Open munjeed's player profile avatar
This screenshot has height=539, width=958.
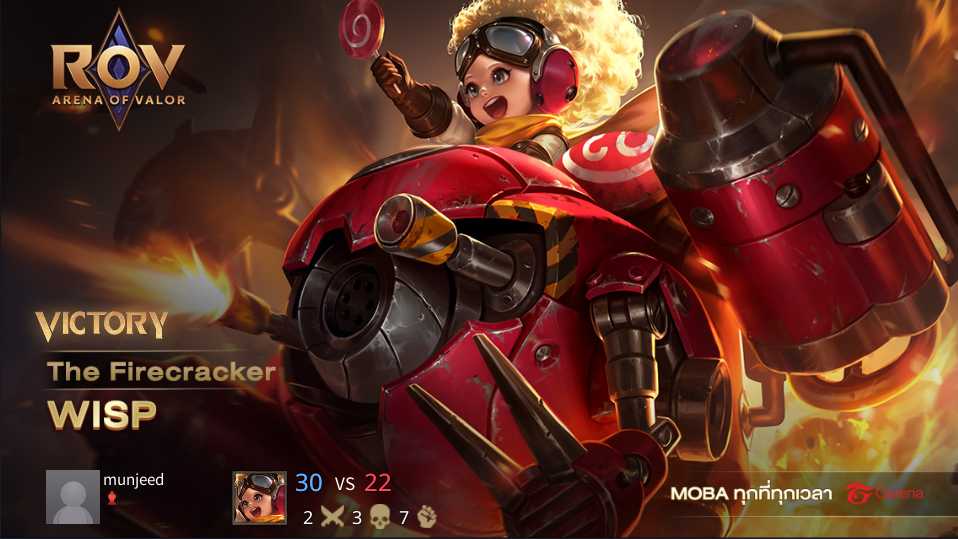pyautogui.click(x=73, y=497)
